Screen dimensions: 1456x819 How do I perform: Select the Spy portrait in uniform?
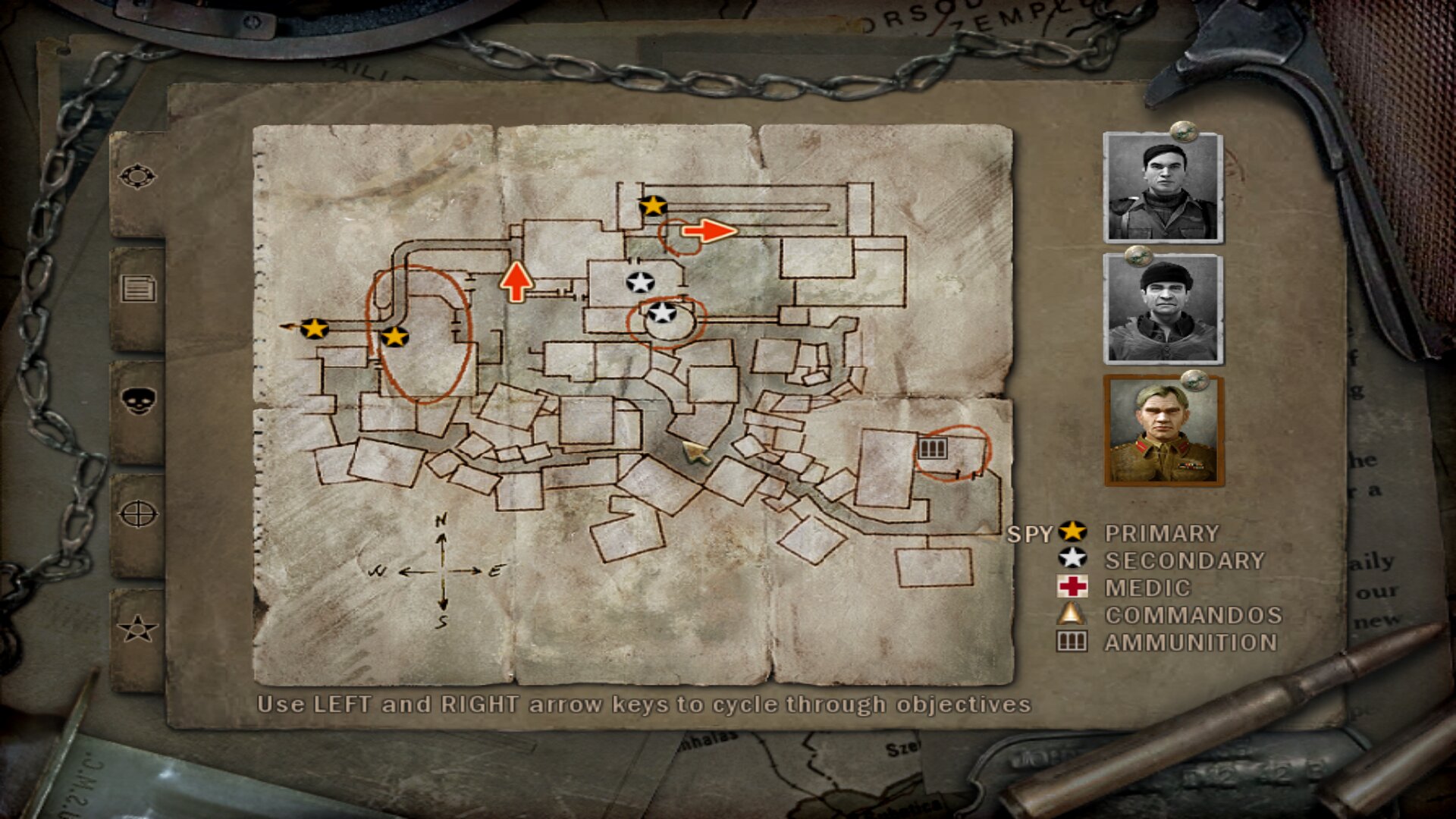tap(1163, 430)
